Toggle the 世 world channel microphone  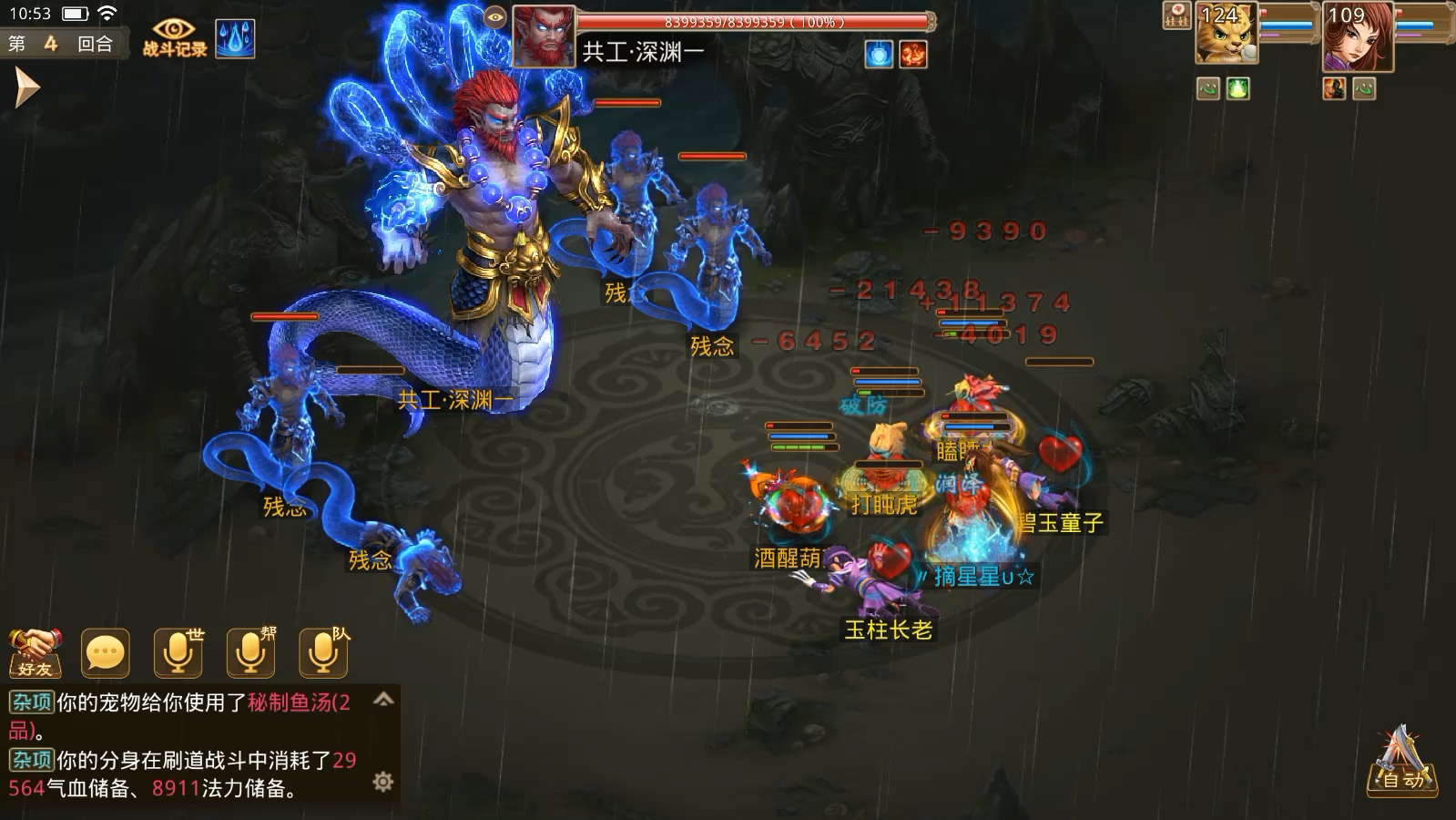point(177,651)
